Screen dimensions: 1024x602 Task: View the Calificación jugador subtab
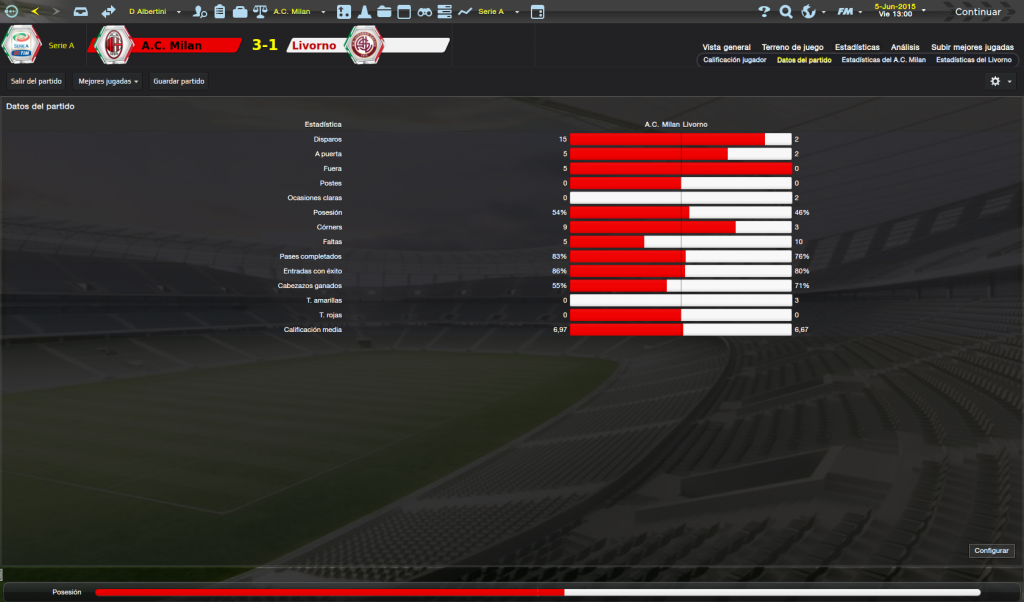[735, 60]
